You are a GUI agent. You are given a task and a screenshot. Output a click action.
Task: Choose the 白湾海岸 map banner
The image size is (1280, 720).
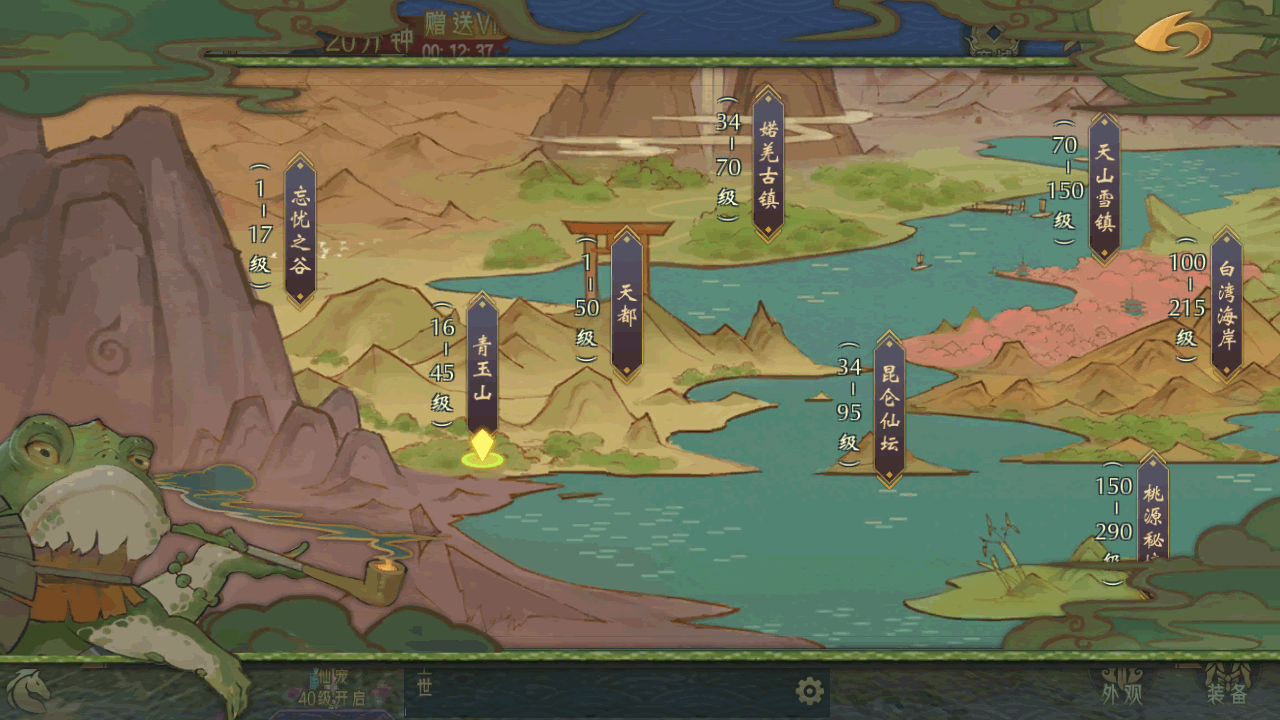tap(1226, 304)
